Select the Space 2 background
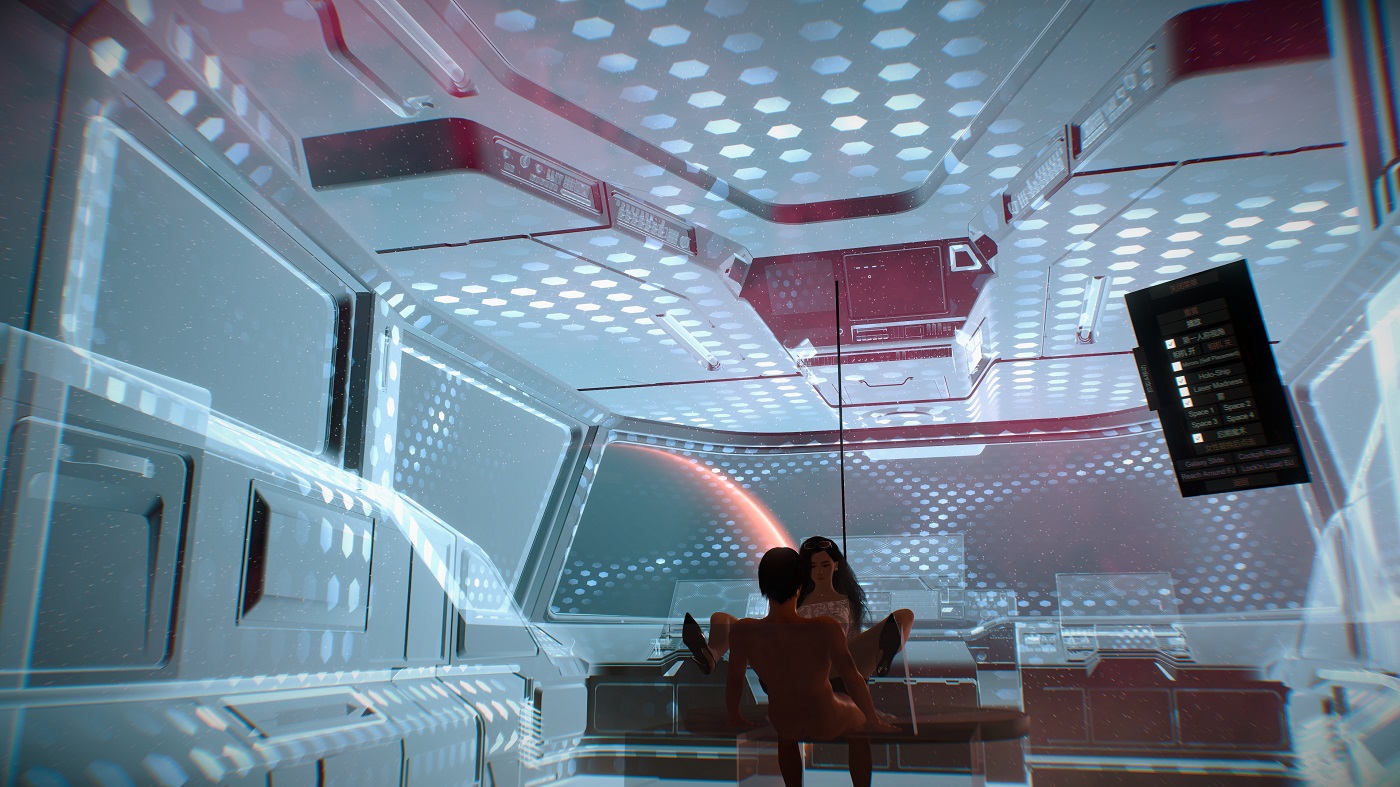The image size is (1400, 787). click(x=1237, y=407)
